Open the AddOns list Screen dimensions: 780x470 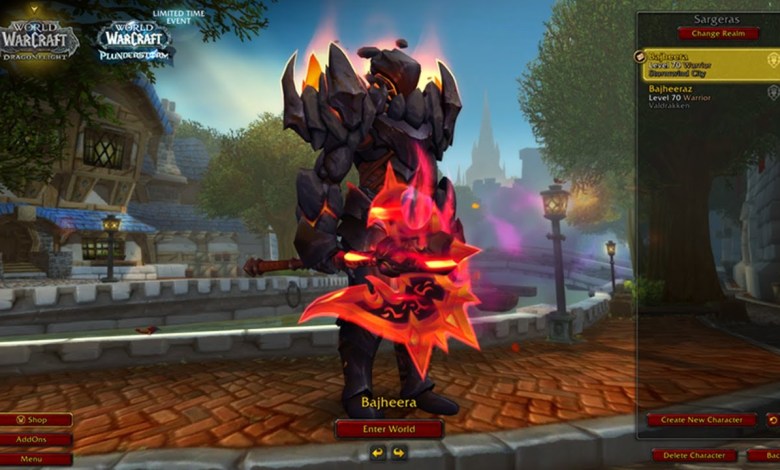coord(36,439)
